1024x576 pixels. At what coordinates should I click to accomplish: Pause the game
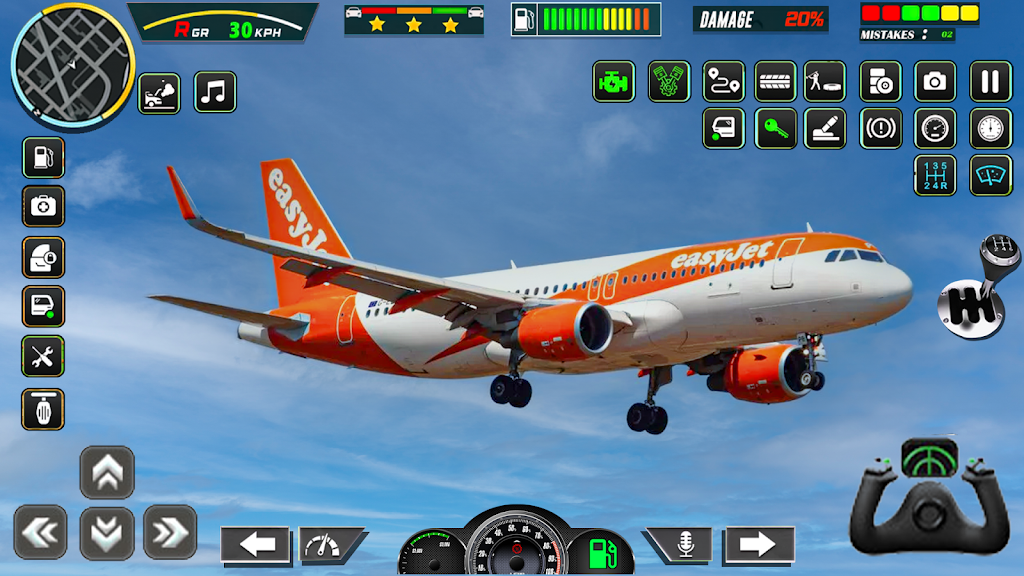click(990, 81)
